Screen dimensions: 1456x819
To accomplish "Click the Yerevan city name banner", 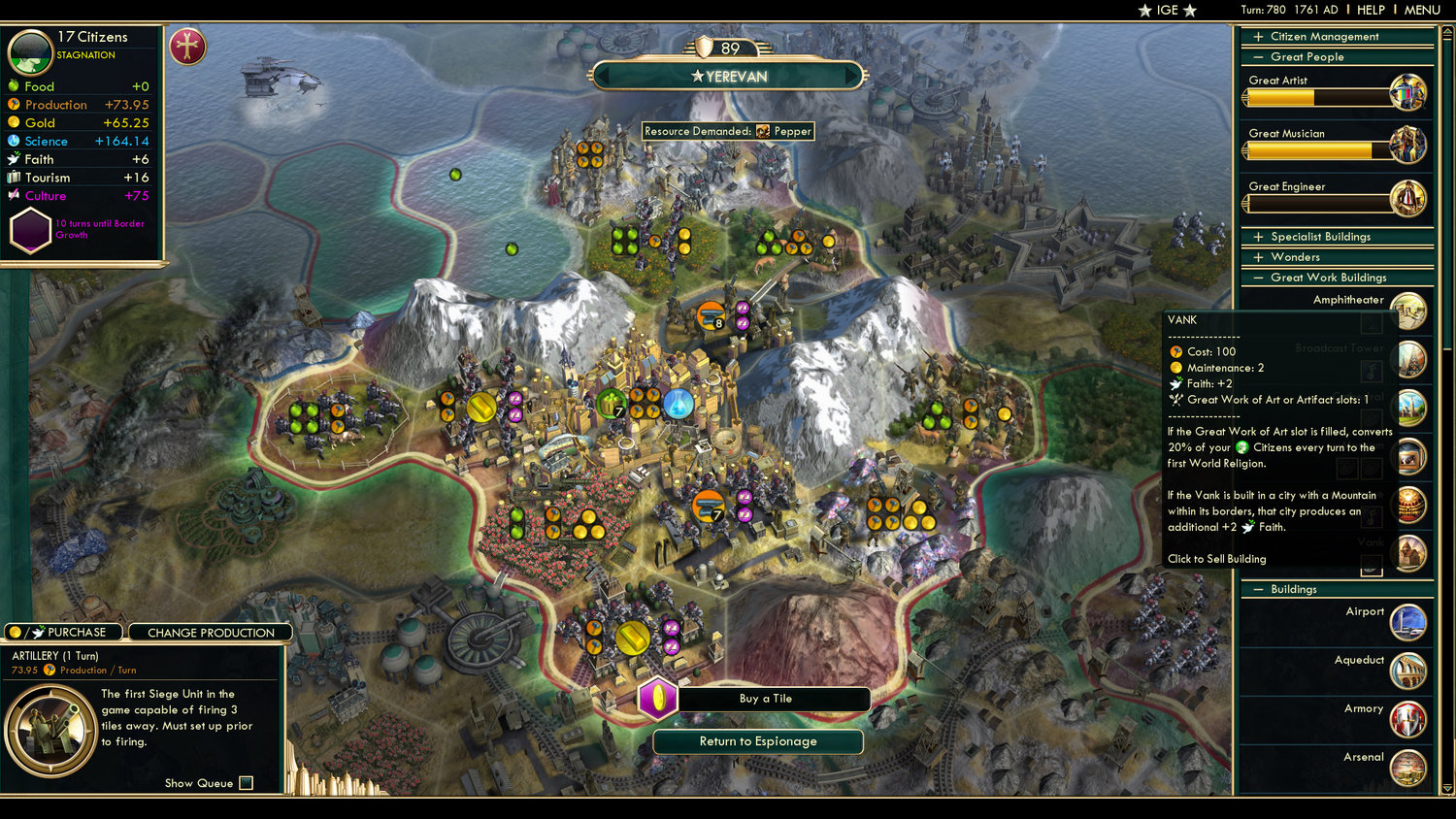I will (731, 76).
